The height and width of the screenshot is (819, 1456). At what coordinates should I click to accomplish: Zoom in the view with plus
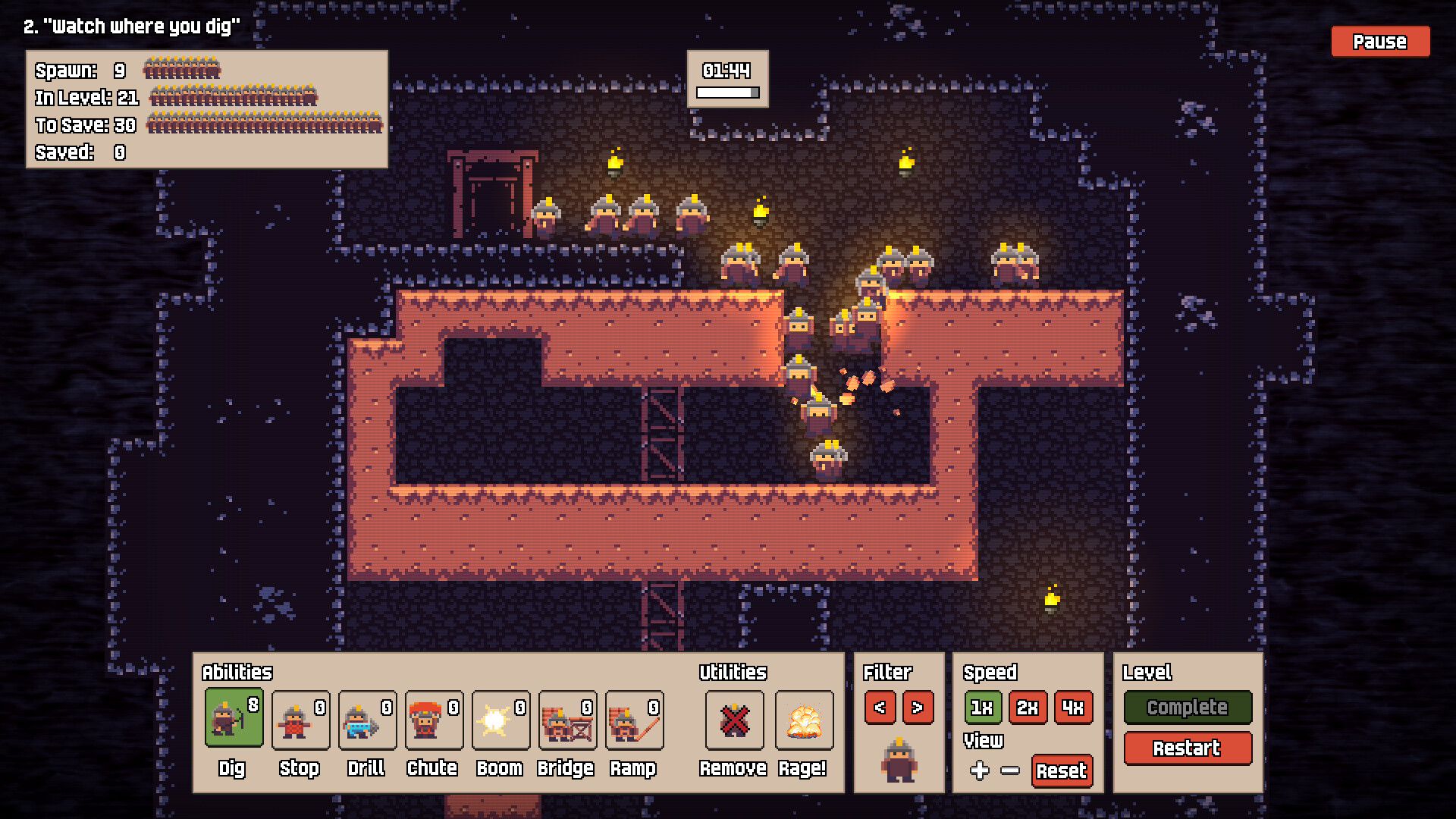[x=979, y=770]
